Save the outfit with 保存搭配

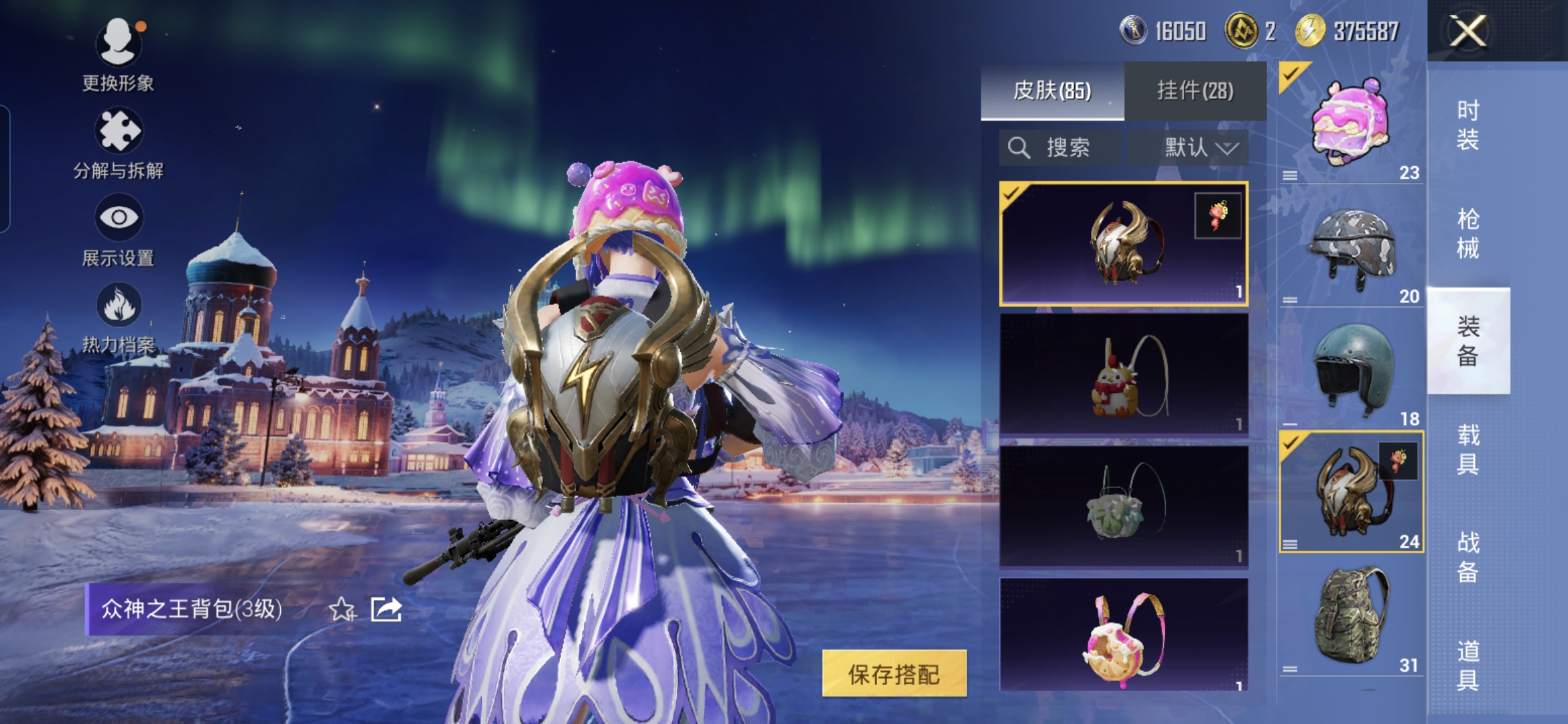(x=894, y=674)
